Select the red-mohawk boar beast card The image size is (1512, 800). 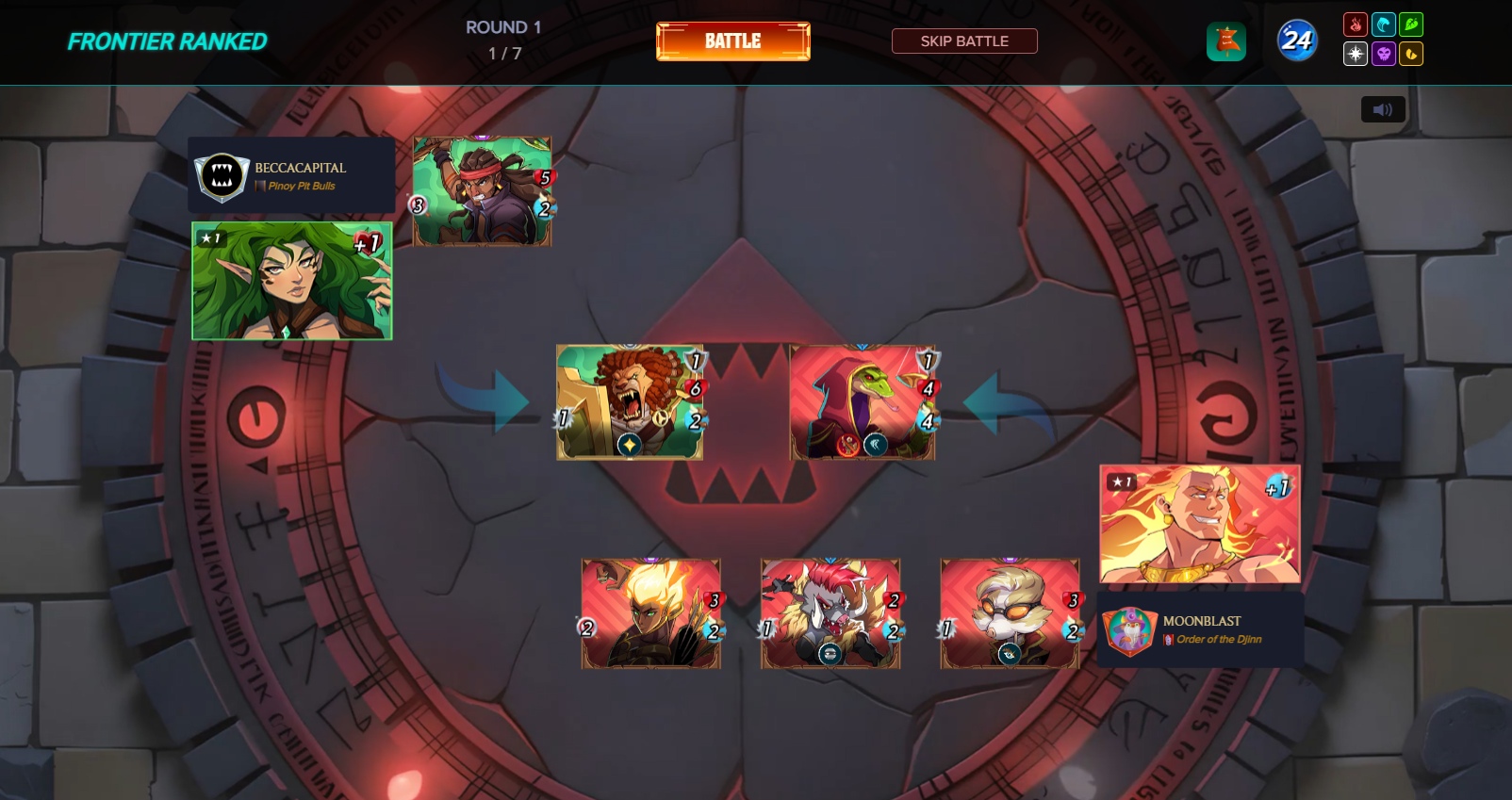click(x=830, y=613)
